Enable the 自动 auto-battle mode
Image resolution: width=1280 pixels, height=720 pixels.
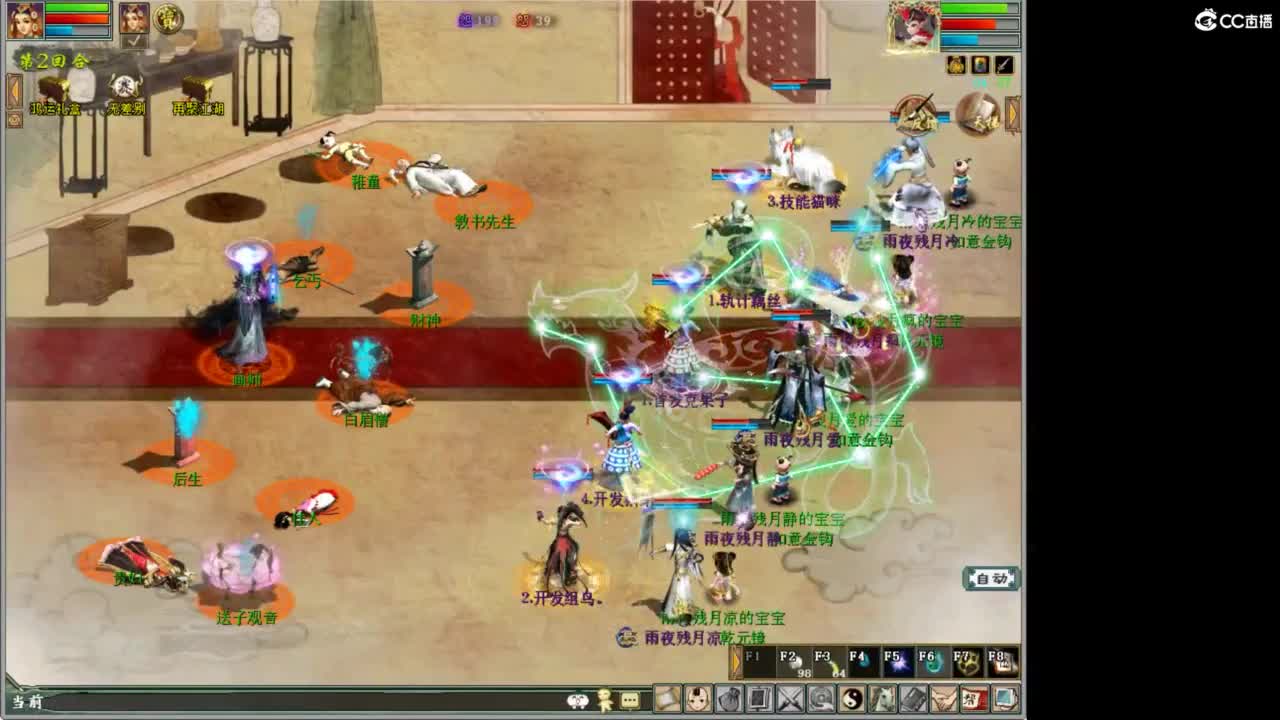tap(991, 578)
